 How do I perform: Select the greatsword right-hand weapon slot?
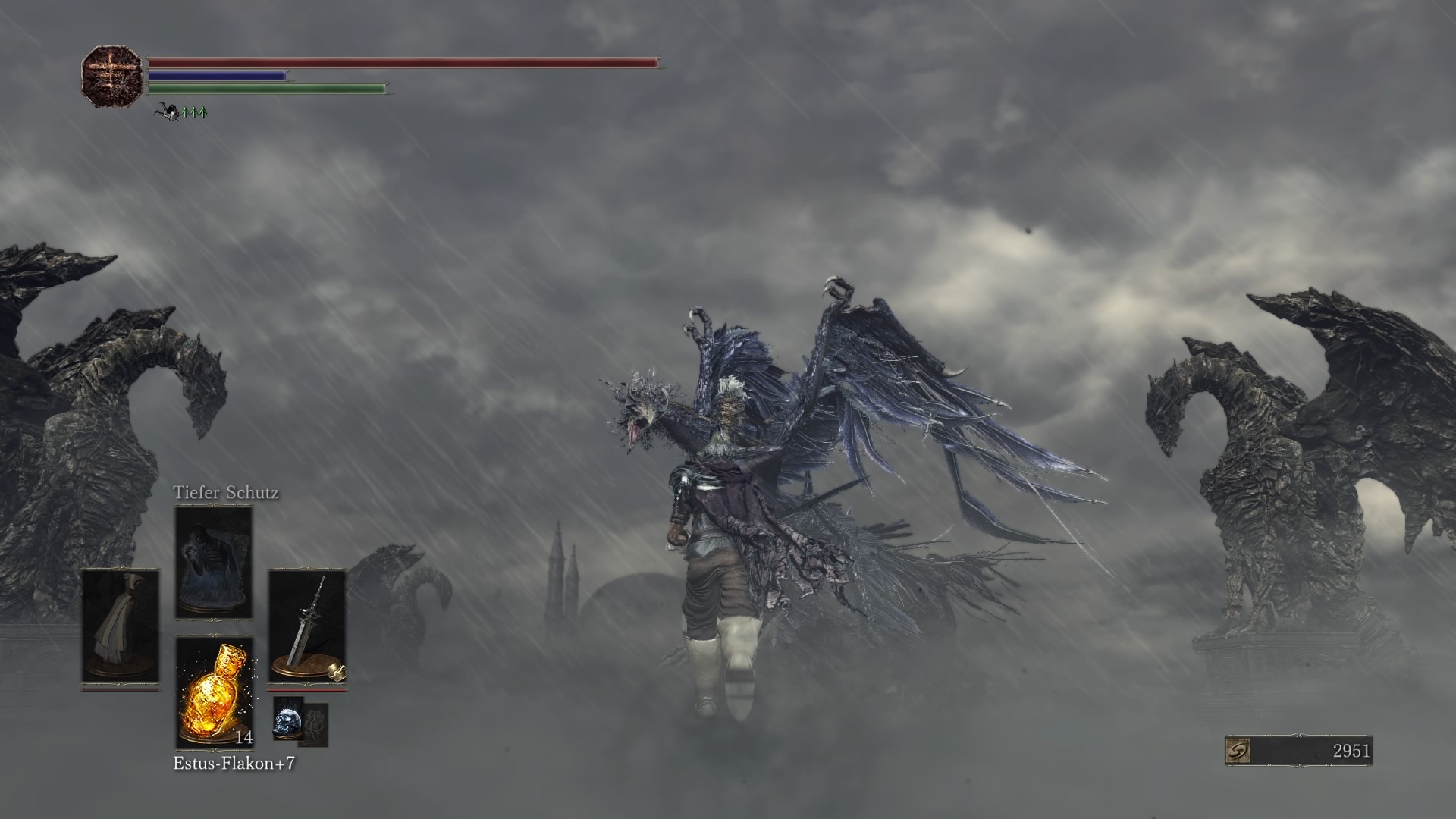[307, 627]
